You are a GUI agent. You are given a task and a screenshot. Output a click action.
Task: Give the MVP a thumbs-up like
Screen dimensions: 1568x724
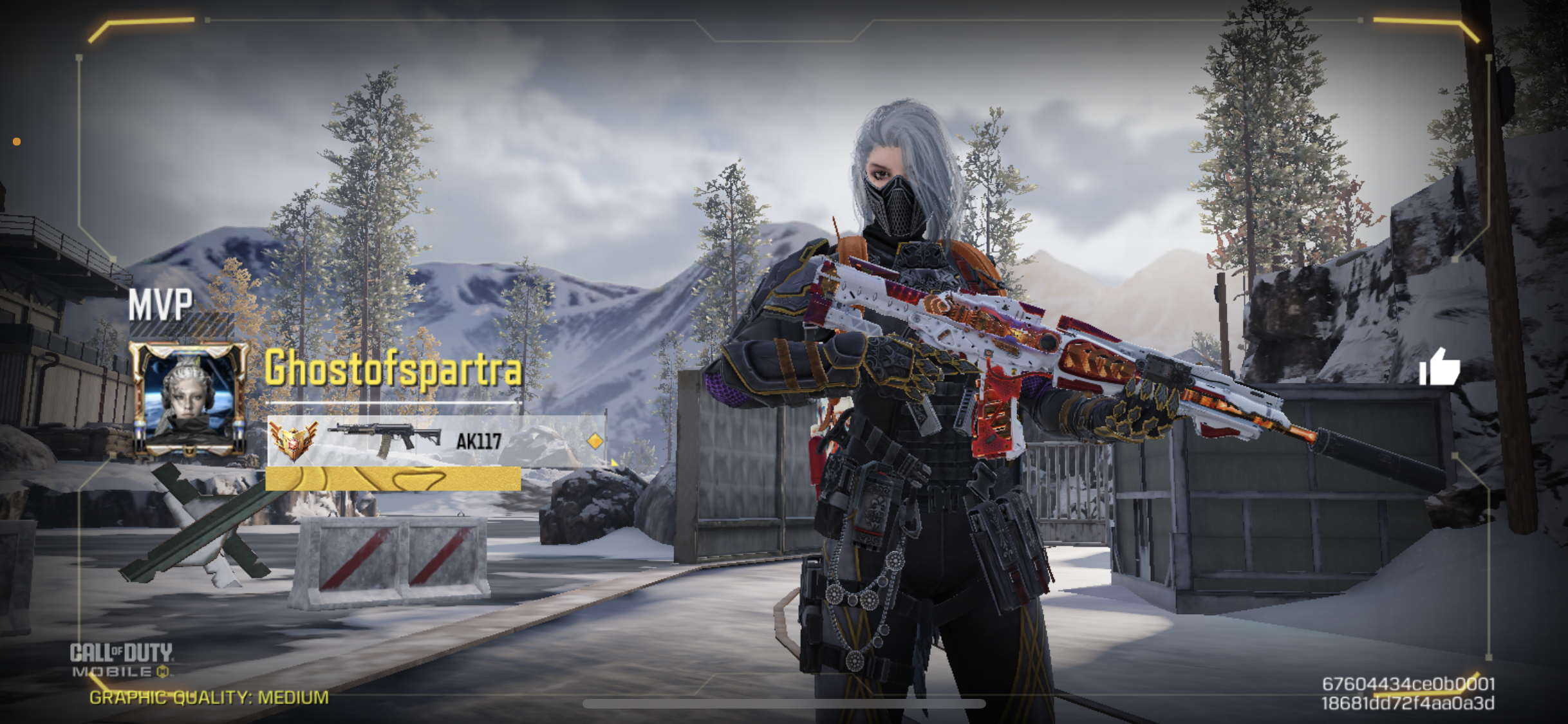pos(1439,367)
